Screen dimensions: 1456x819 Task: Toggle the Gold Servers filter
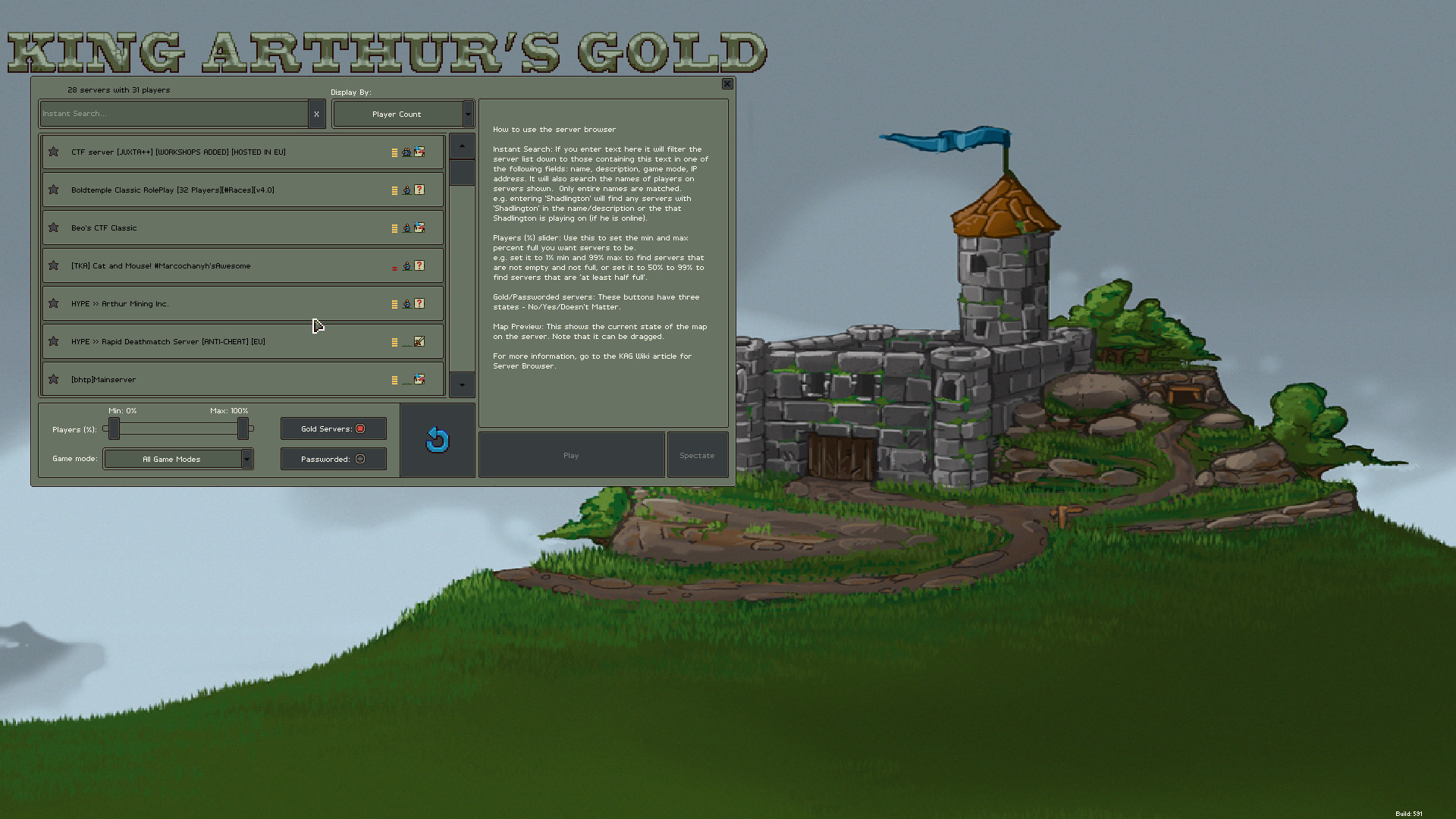pyautogui.click(x=334, y=428)
